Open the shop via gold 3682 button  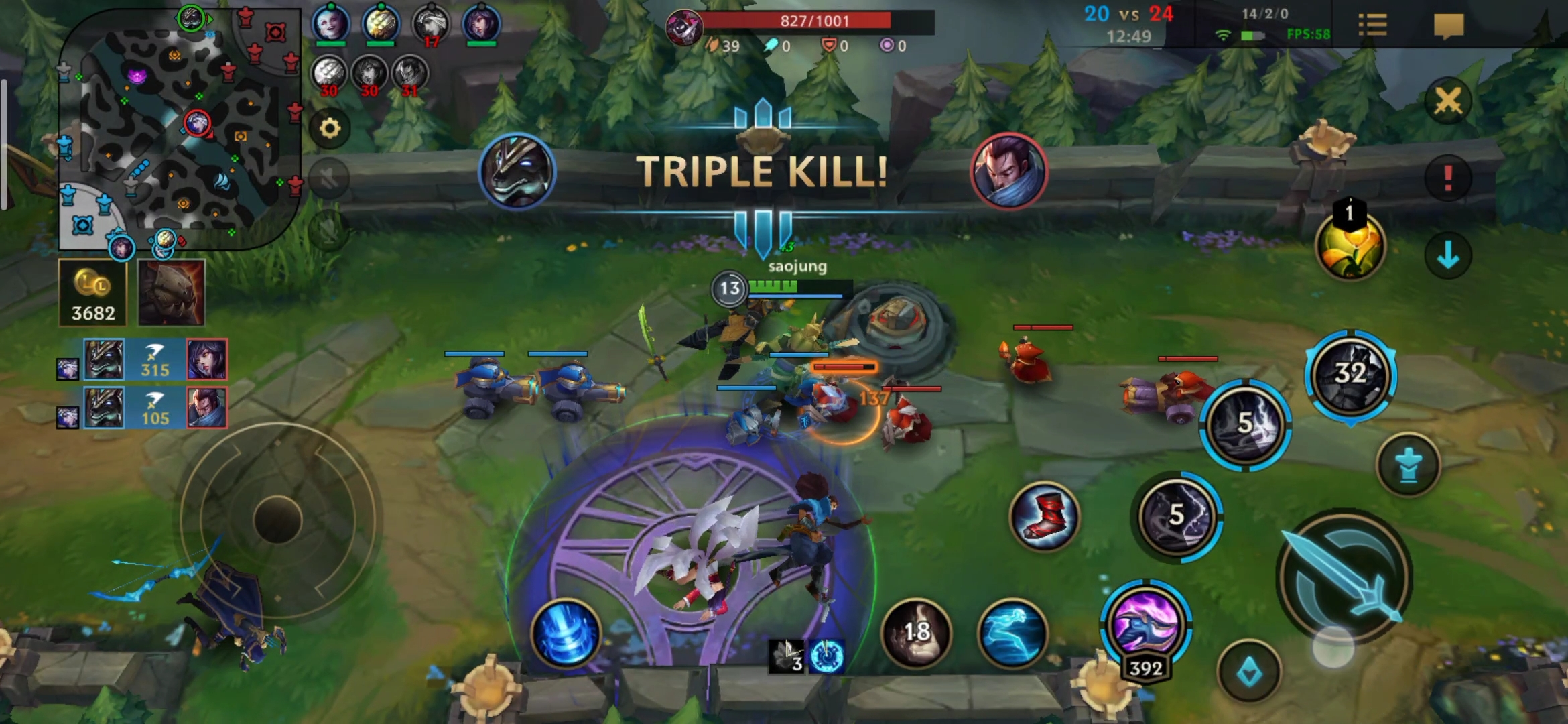[93, 293]
